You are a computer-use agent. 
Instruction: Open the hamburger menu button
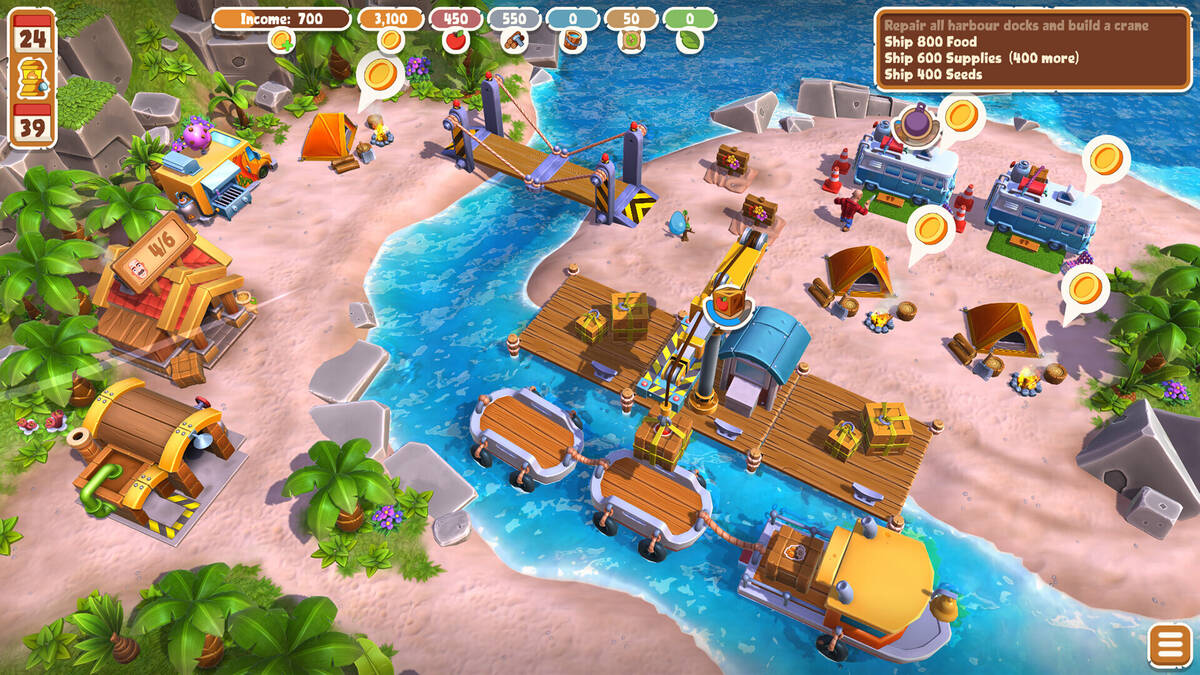1170,646
